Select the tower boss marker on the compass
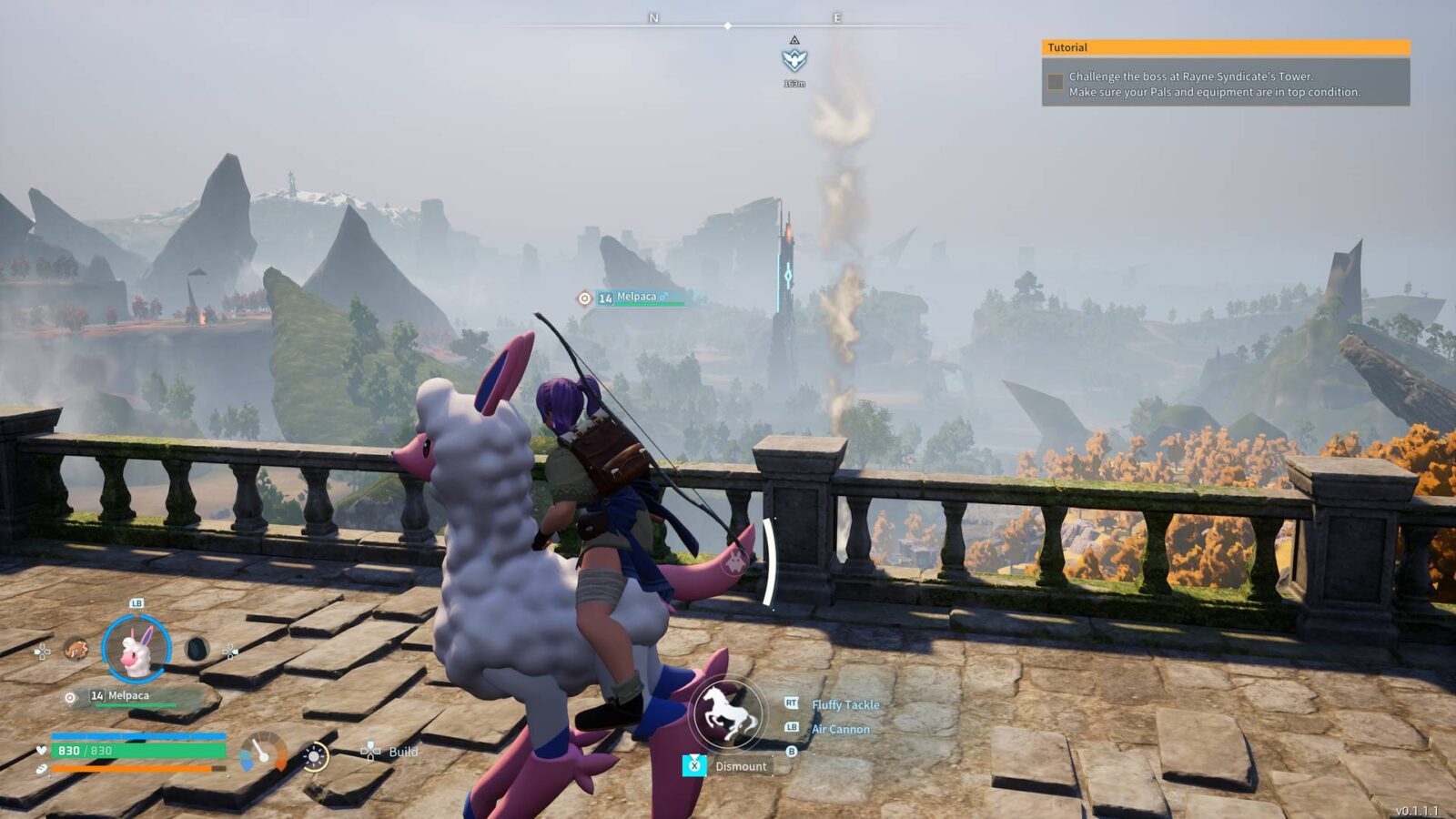This screenshot has width=1456, height=819. point(794,60)
